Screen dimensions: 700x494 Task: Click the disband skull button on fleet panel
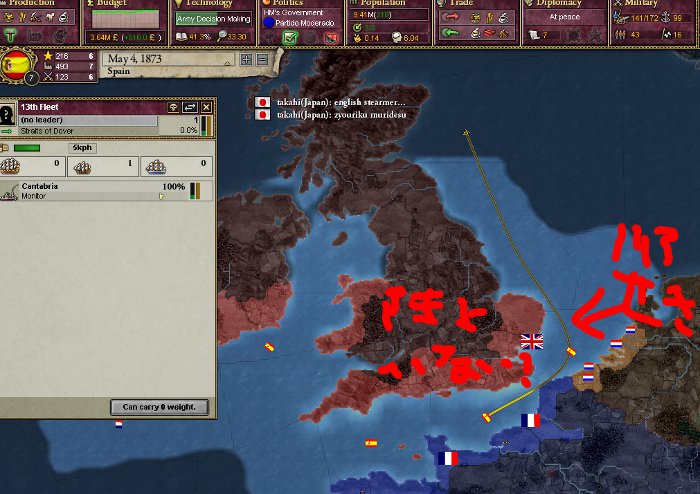click(172, 107)
